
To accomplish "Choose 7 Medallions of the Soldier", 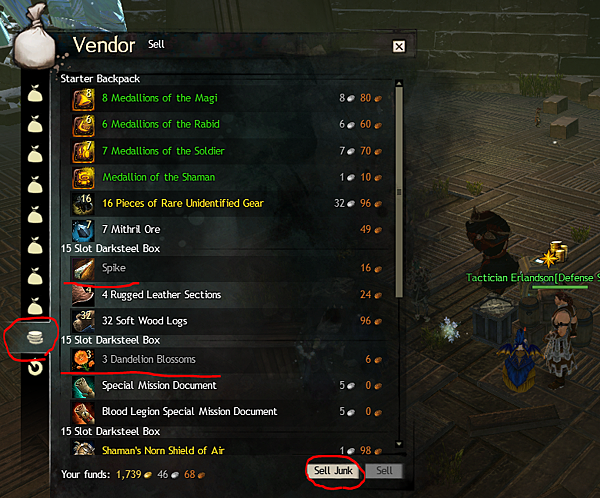I will [163, 151].
